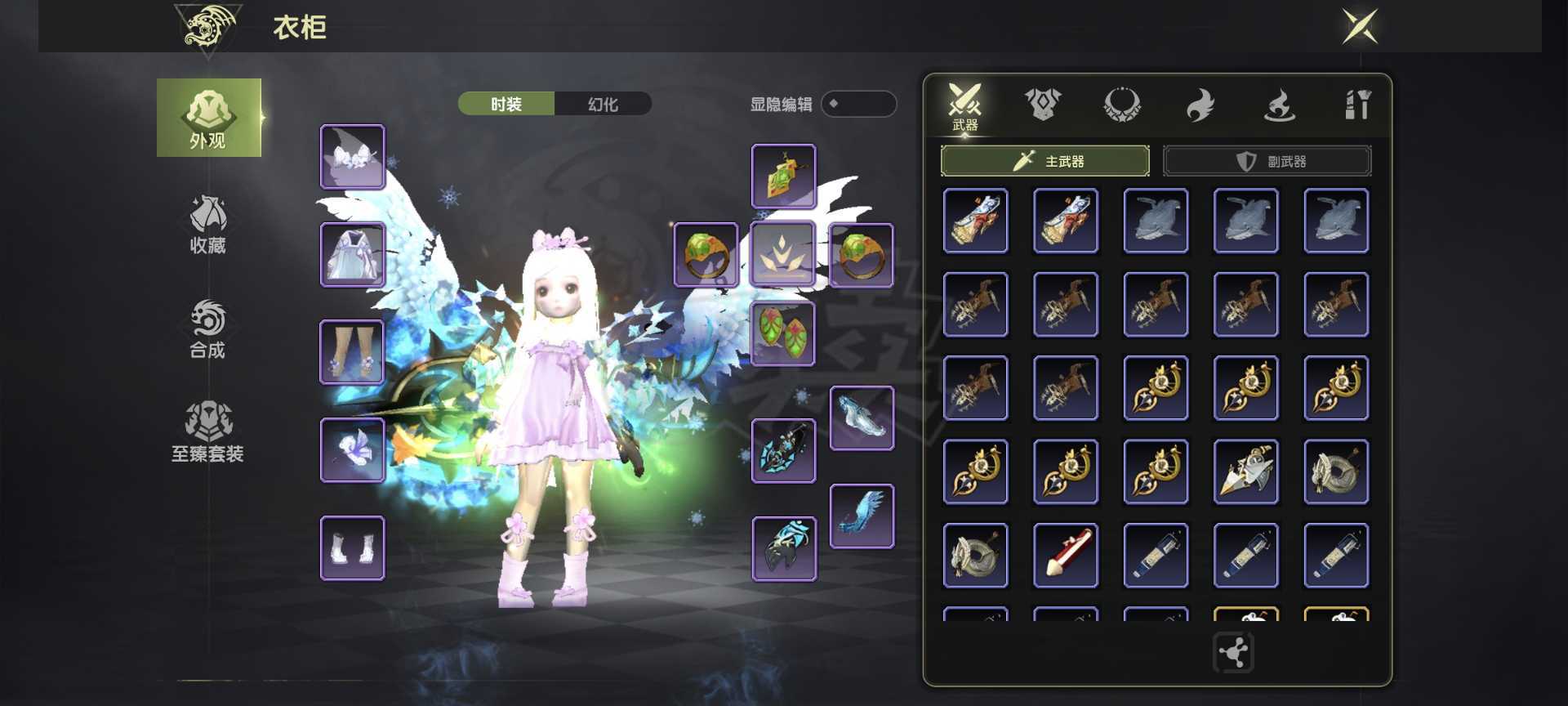The width and height of the screenshot is (1568, 706).
Task: Select the green gem pendant slot
Action: (x=783, y=176)
